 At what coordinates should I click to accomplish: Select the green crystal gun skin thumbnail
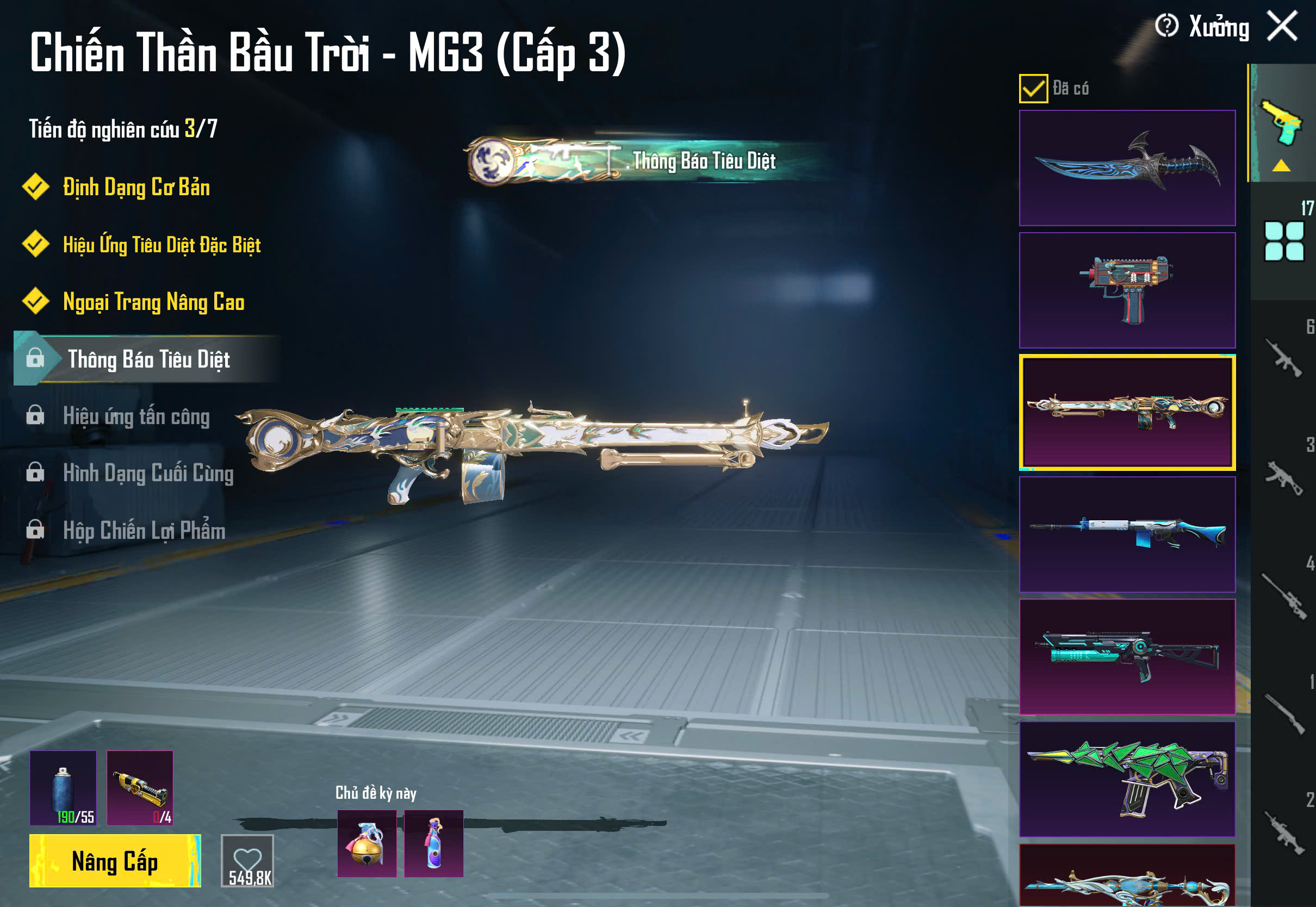pos(1127,779)
